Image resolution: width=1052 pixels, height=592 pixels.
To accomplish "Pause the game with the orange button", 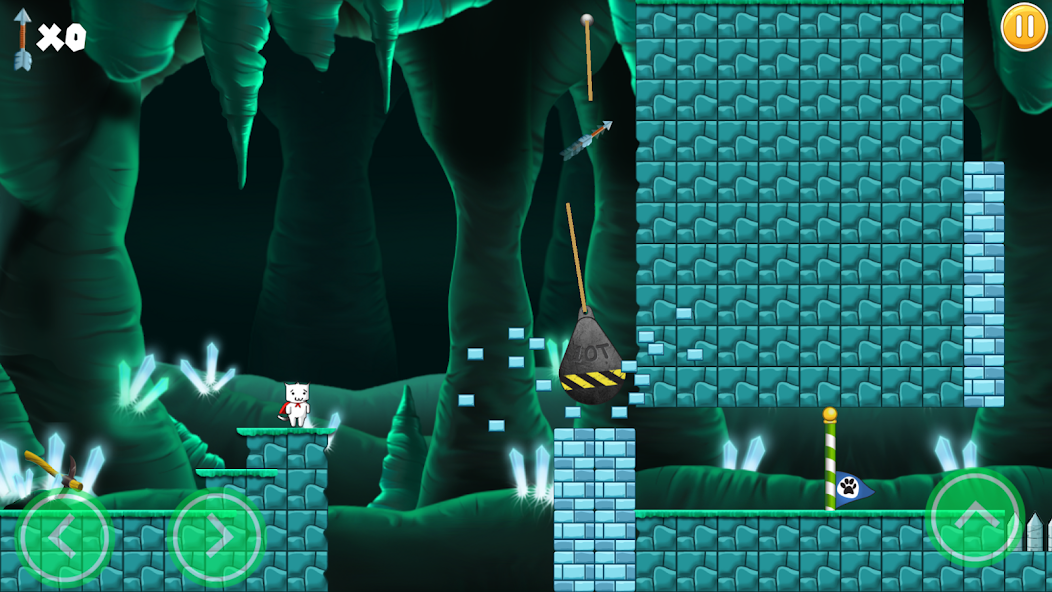I will (1024, 26).
